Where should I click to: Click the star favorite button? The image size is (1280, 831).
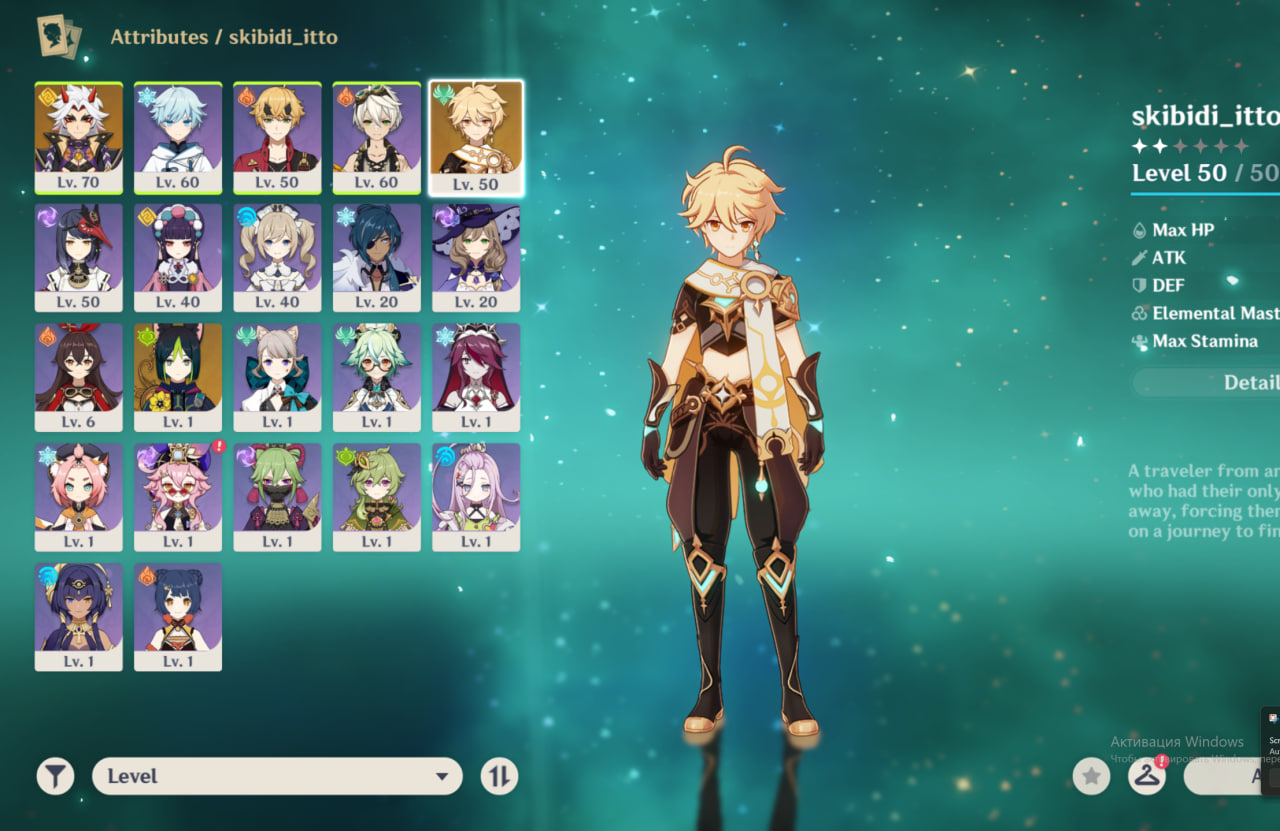(x=1091, y=776)
